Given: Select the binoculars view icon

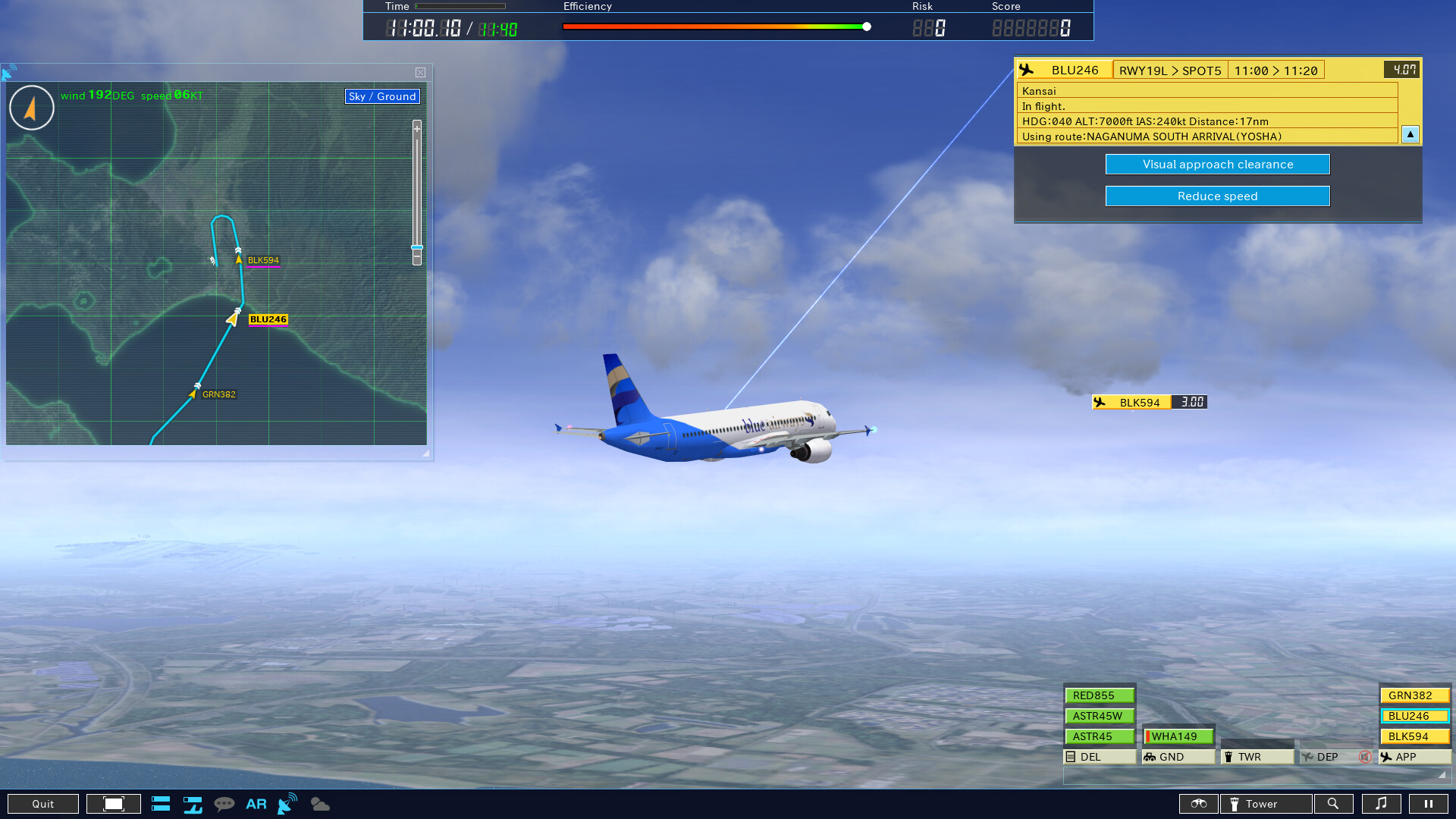Looking at the screenshot, I should pyautogui.click(x=1199, y=803).
